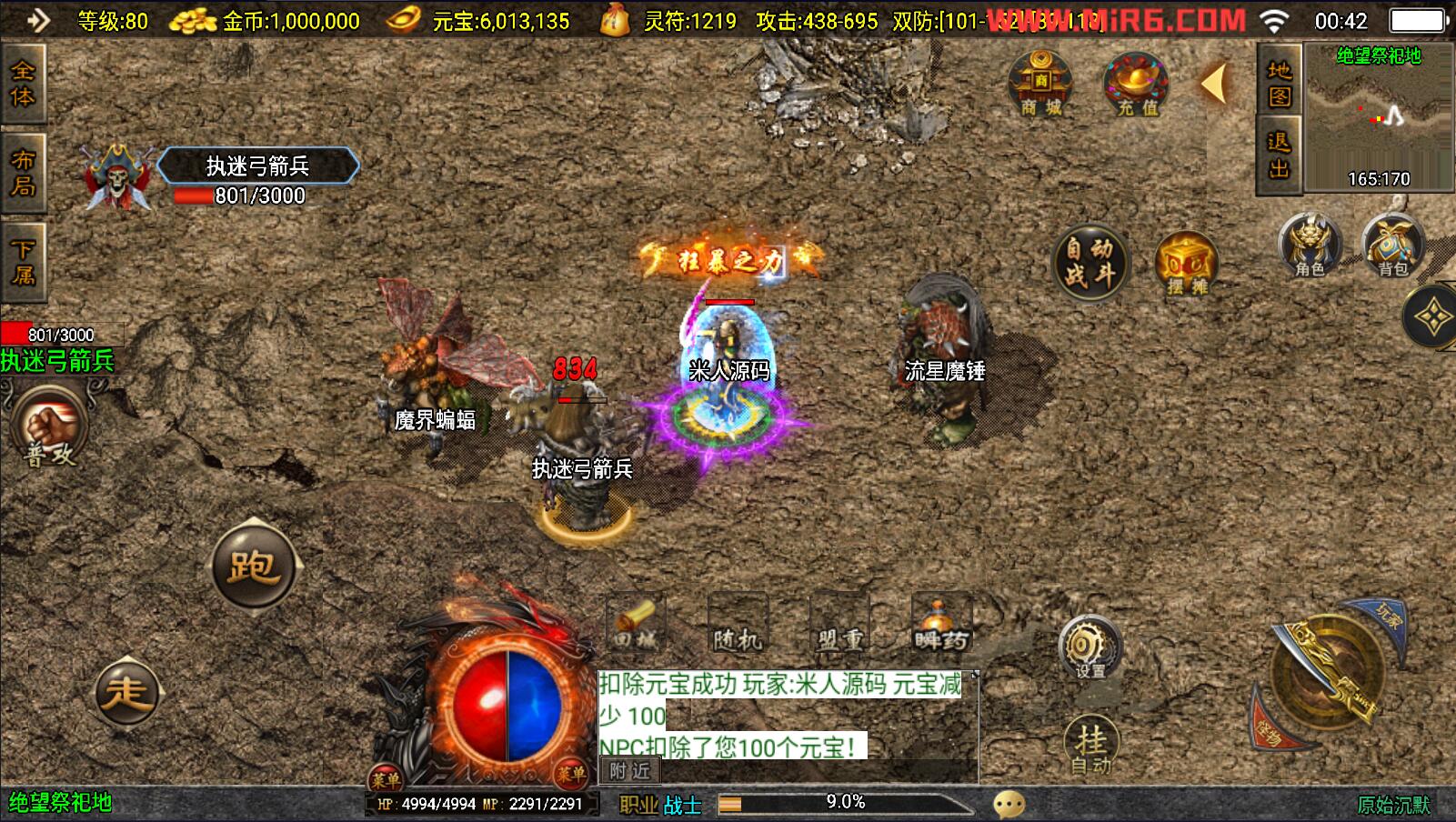Screen dimensions: 1456x822
Task: Open the 充值 recharge icon
Action: point(1136,85)
